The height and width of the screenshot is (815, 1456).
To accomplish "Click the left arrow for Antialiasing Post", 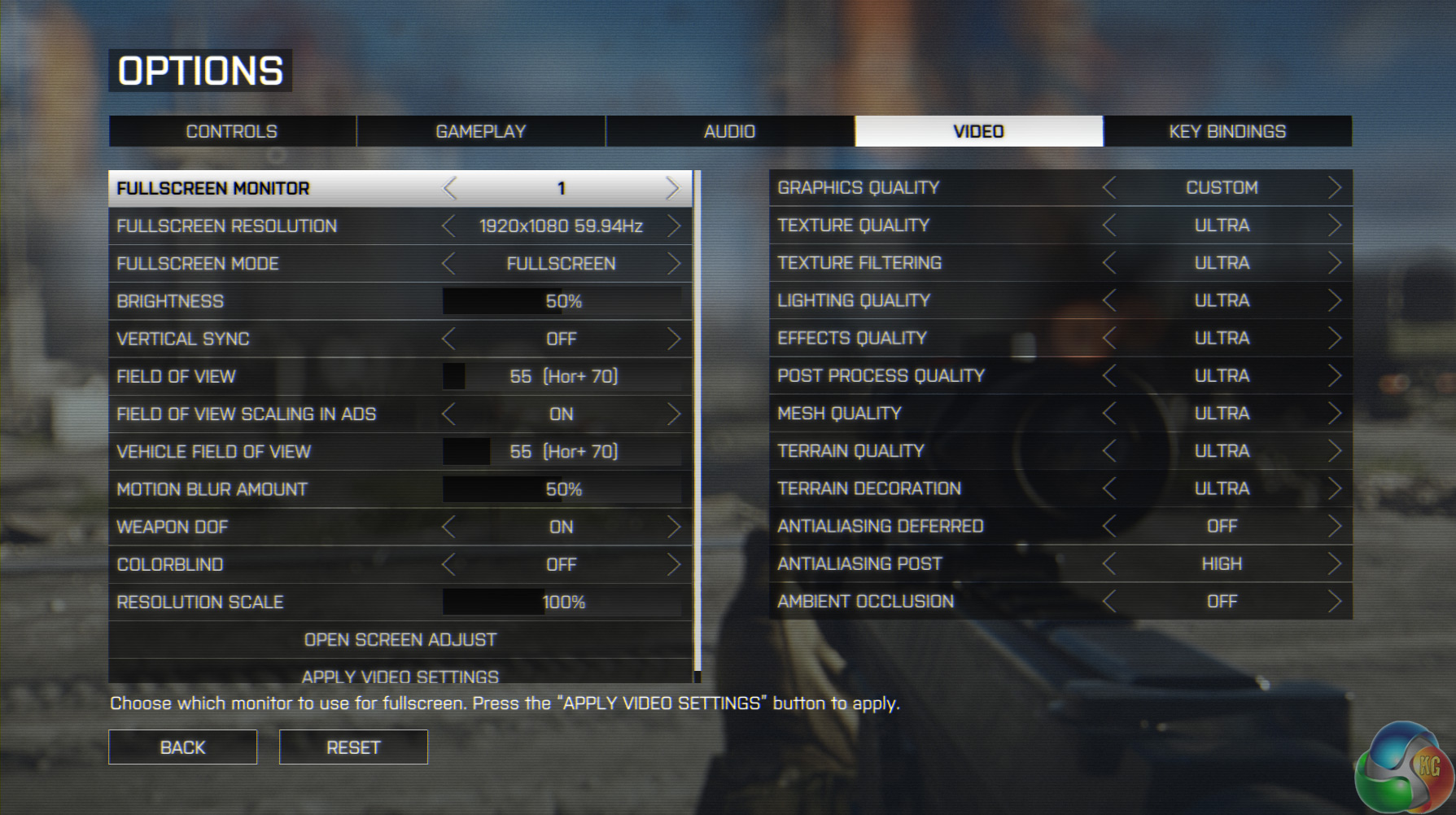I will [x=1108, y=564].
